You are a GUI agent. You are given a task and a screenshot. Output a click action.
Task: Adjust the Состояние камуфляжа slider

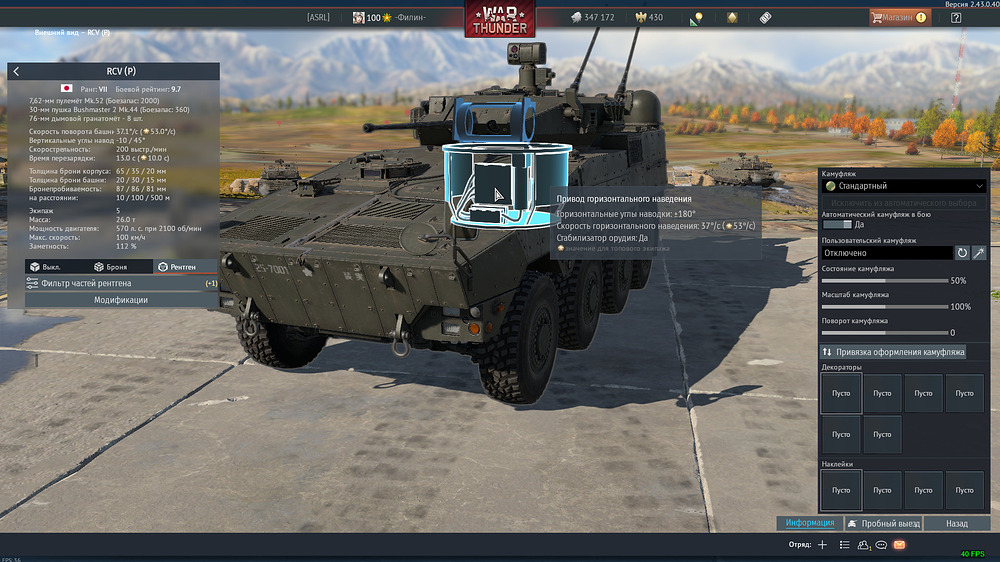point(884,281)
